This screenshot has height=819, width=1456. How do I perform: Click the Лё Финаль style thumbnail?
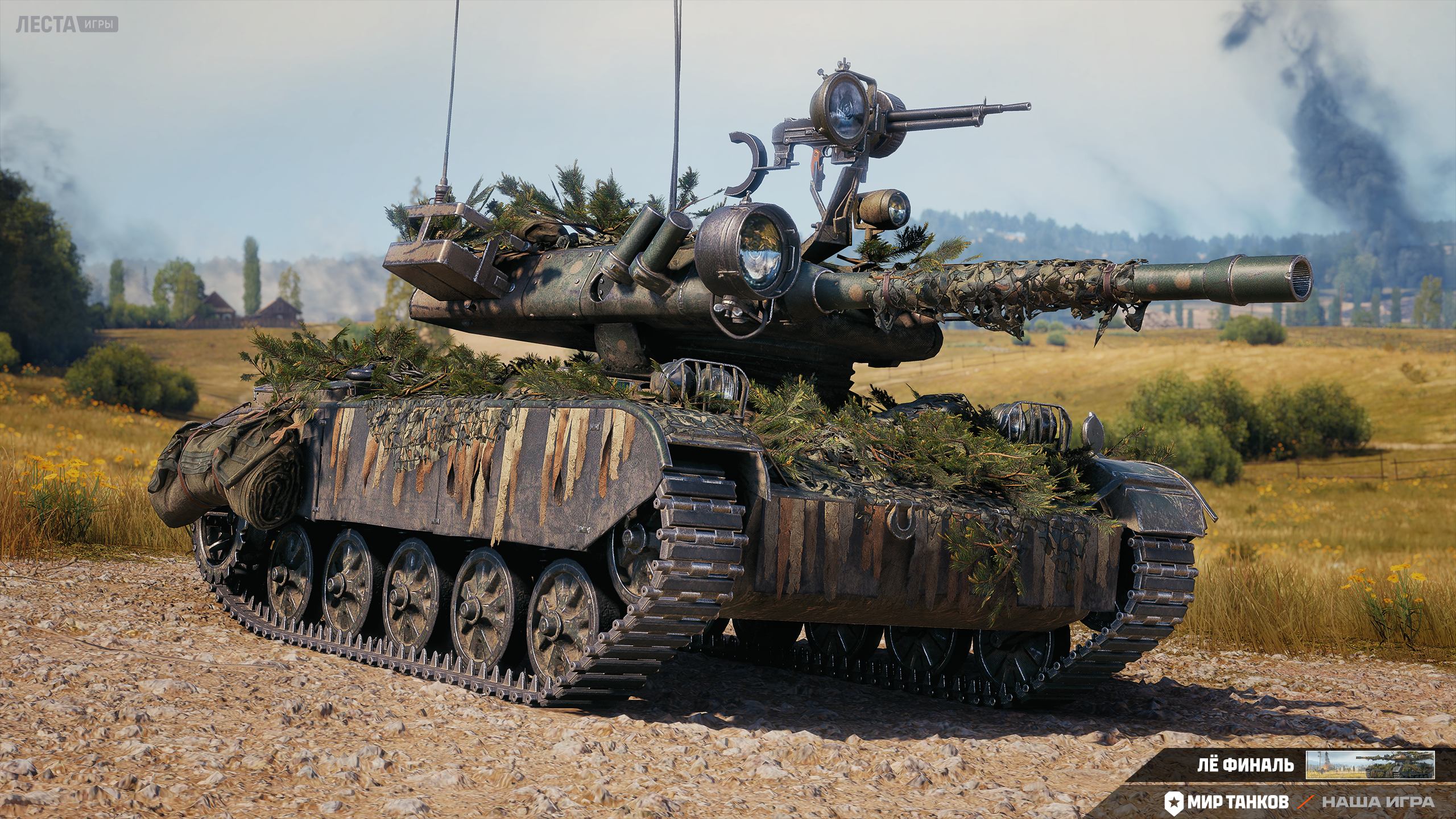[x=1370, y=765]
